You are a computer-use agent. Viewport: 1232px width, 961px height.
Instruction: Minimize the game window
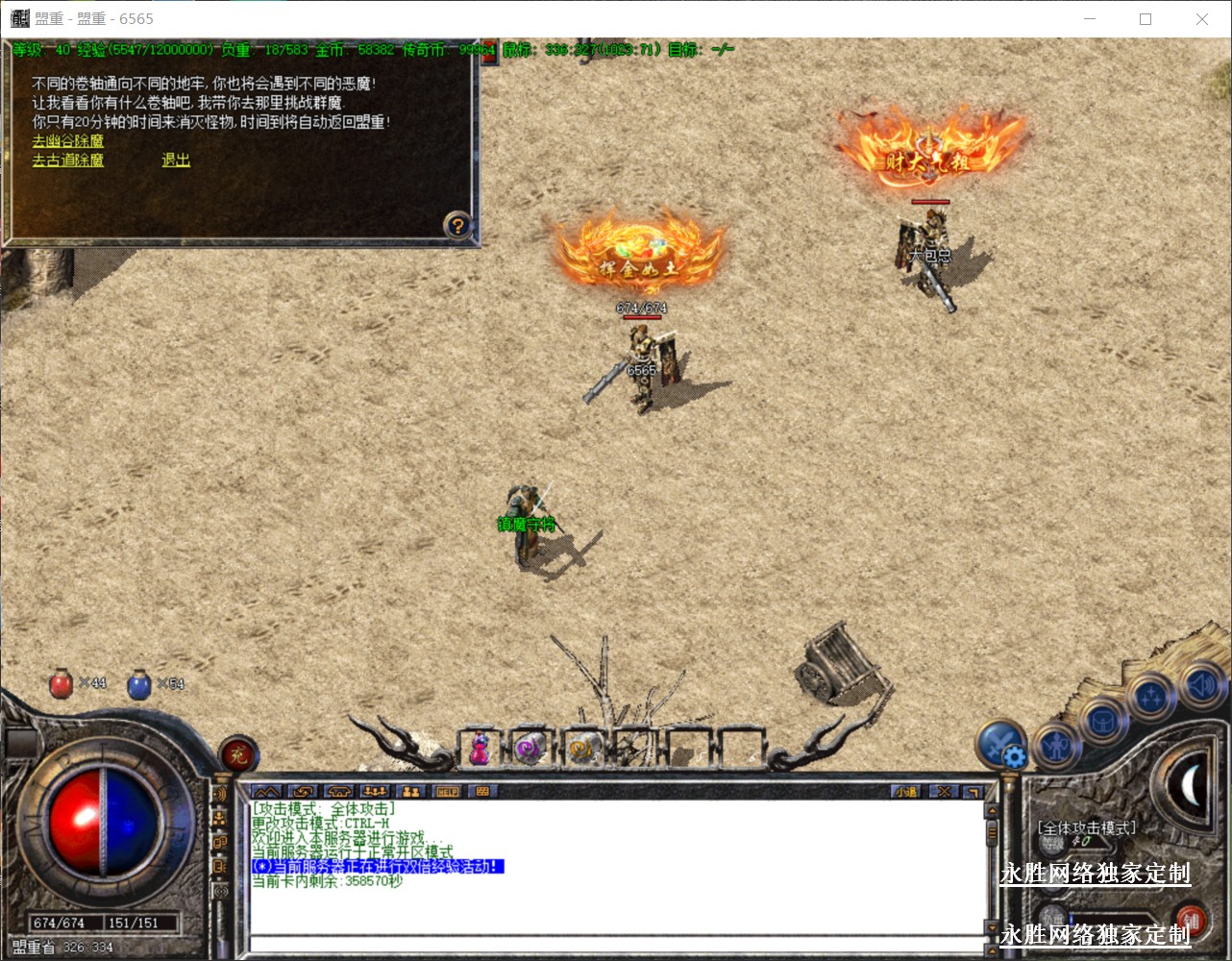1090,19
